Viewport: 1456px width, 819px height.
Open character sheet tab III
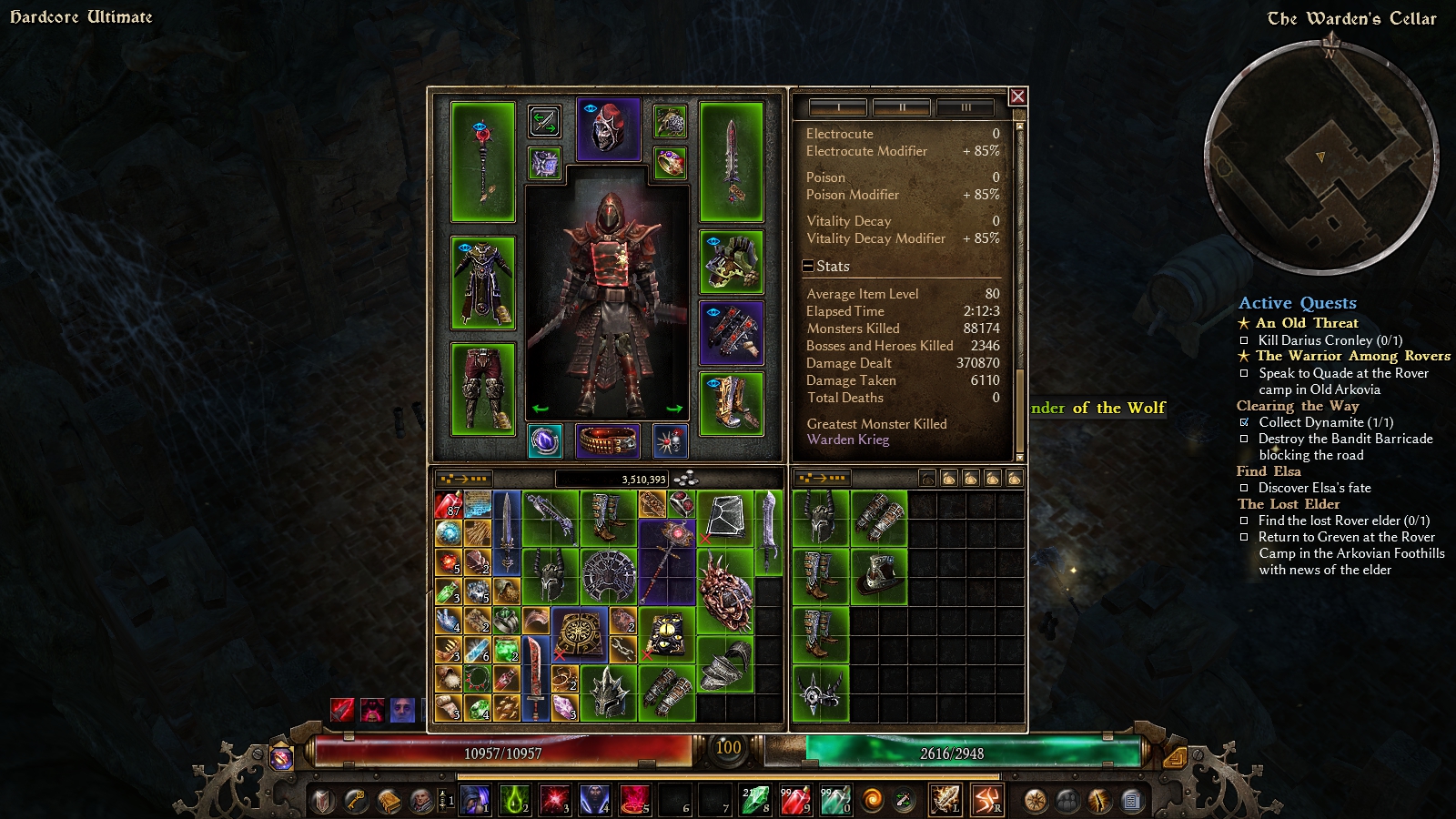coord(966,107)
